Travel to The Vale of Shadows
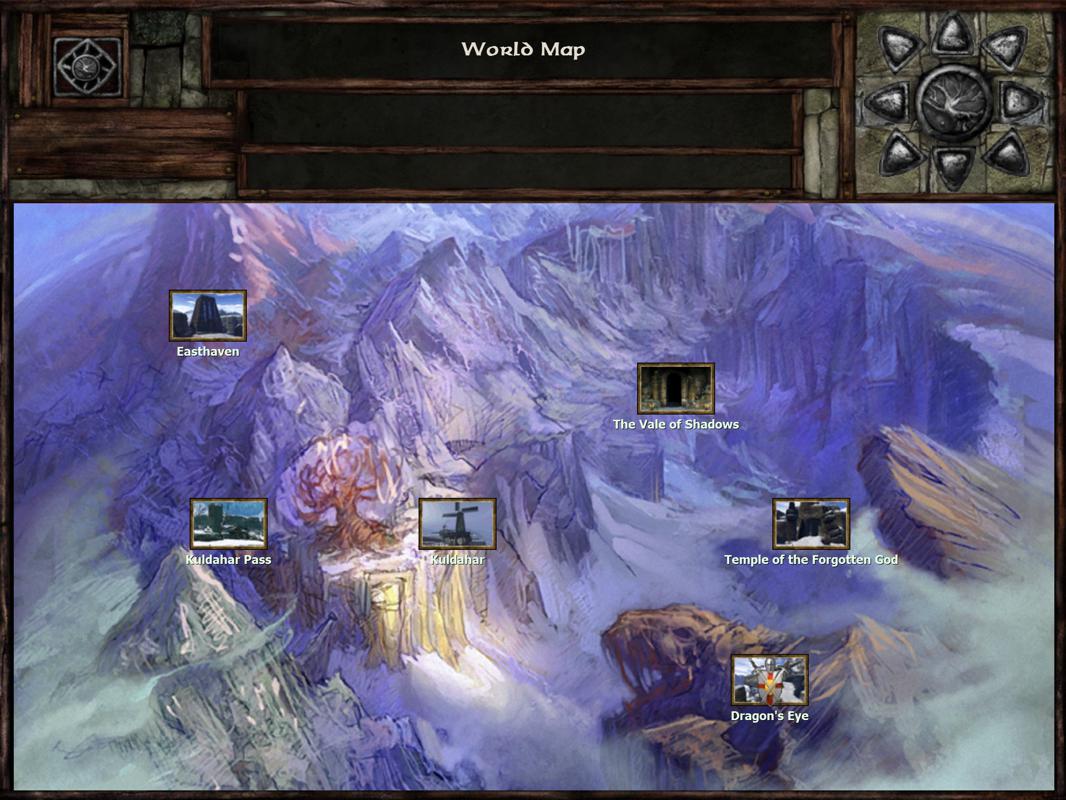The height and width of the screenshot is (800, 1066). click(x=676, y=389)
